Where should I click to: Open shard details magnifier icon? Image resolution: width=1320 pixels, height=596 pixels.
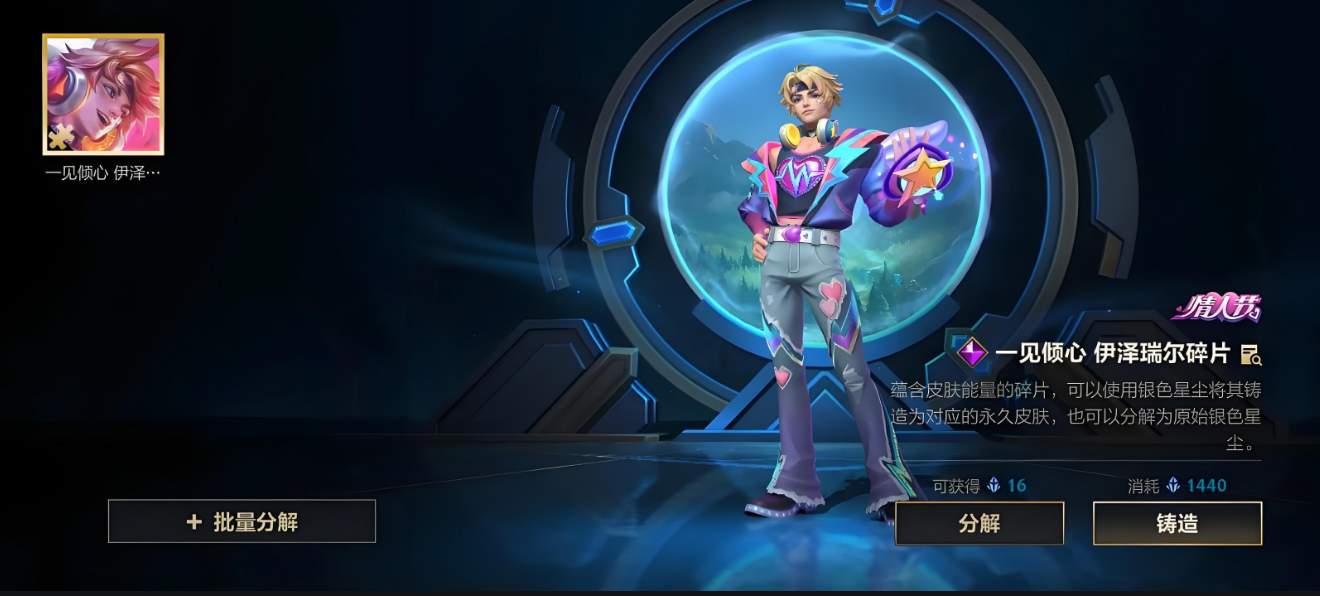pos(1250,354)
